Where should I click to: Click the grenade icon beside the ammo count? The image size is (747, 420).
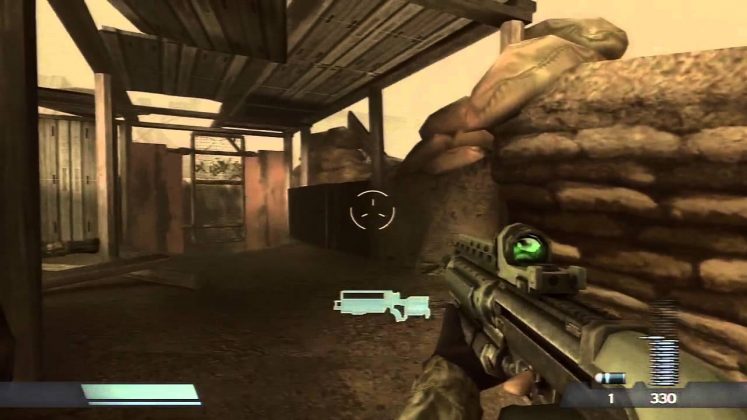point(610,378)
